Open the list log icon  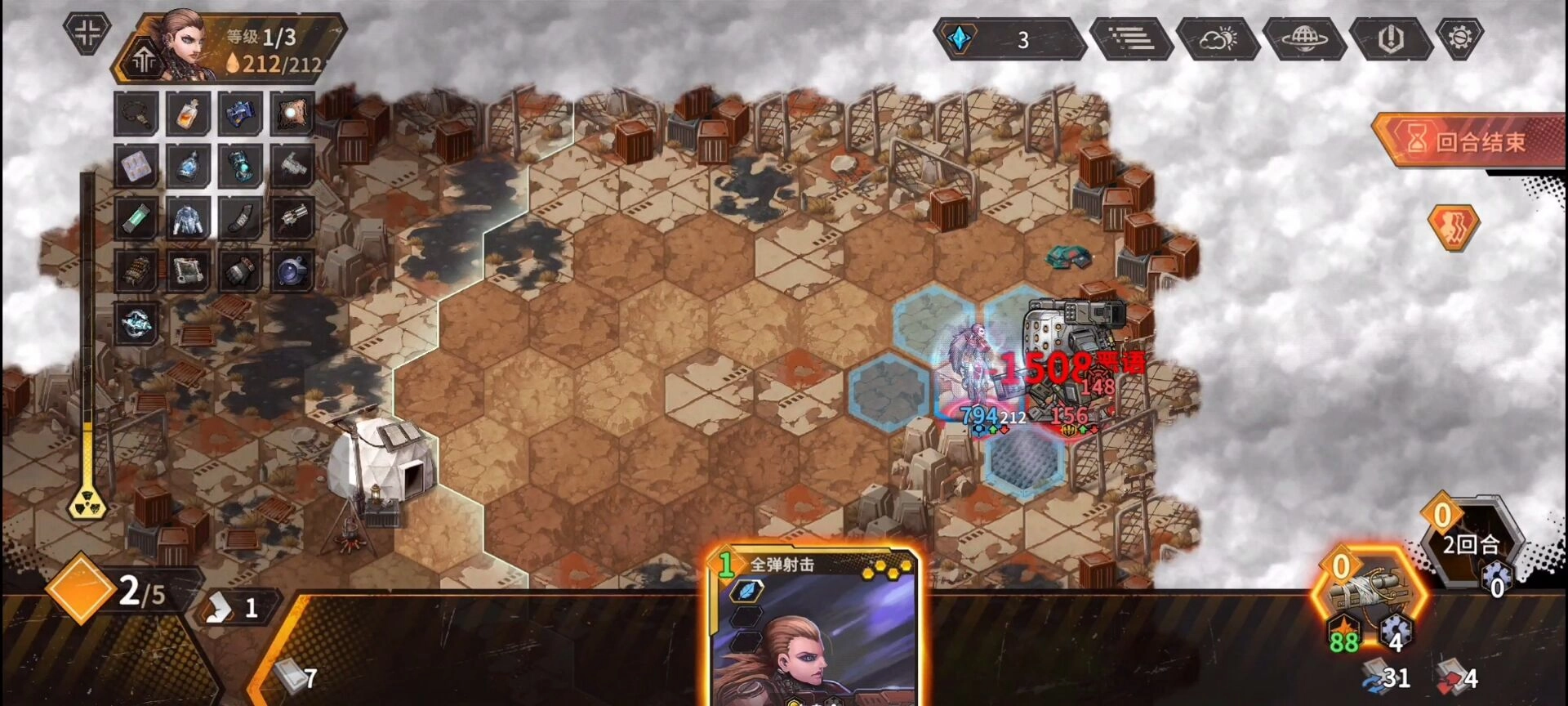pos(1131,38)
